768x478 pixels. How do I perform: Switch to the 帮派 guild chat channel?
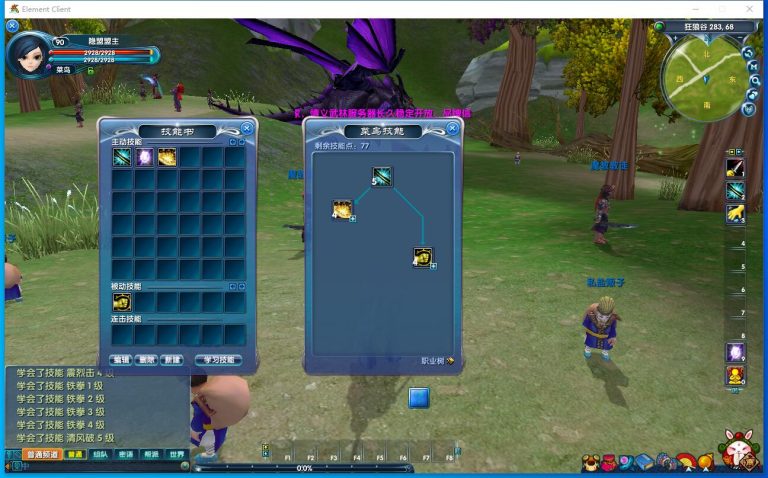click(x=150, y=454)
